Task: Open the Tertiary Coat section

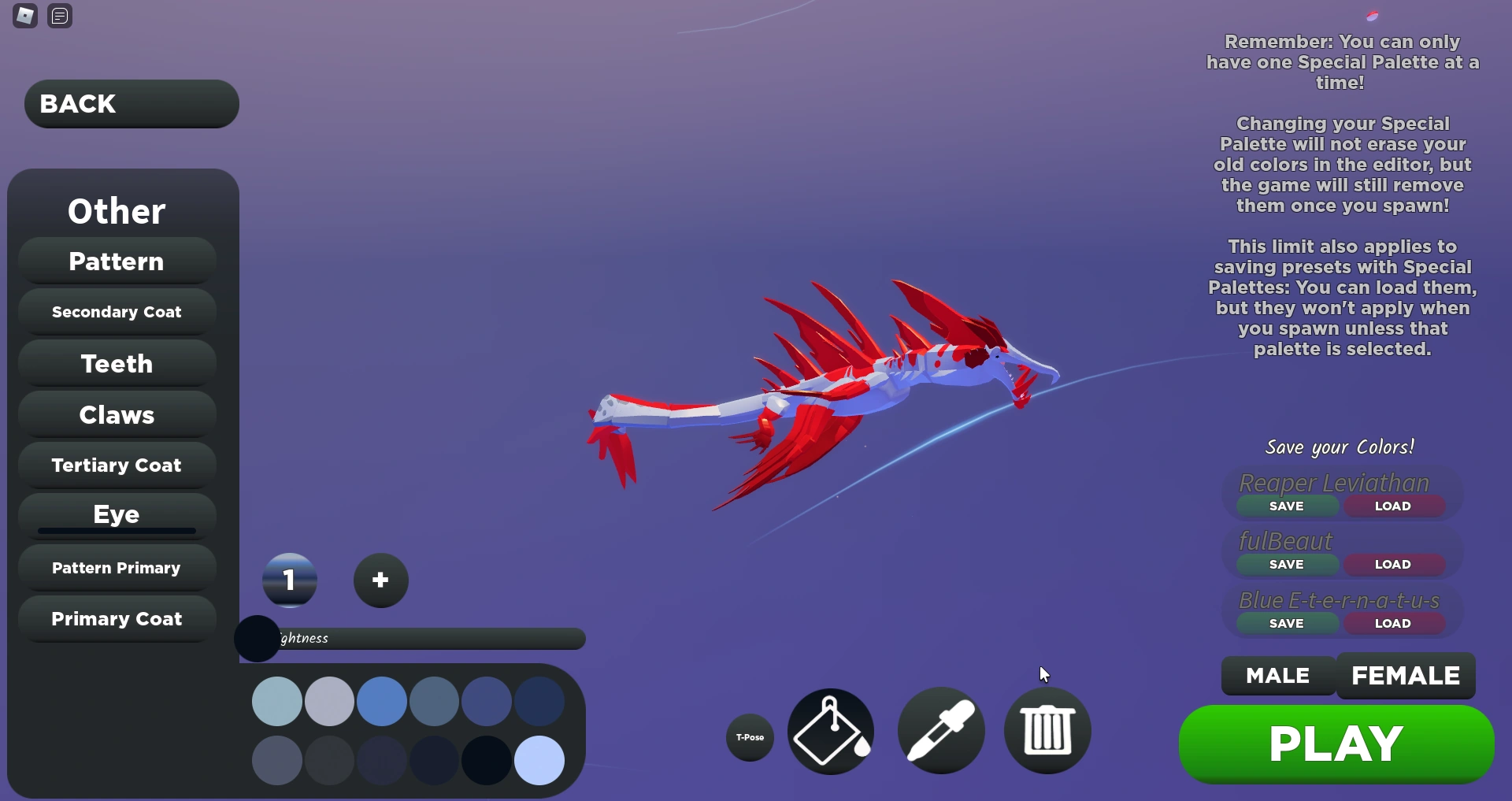Action: point(116,465)
